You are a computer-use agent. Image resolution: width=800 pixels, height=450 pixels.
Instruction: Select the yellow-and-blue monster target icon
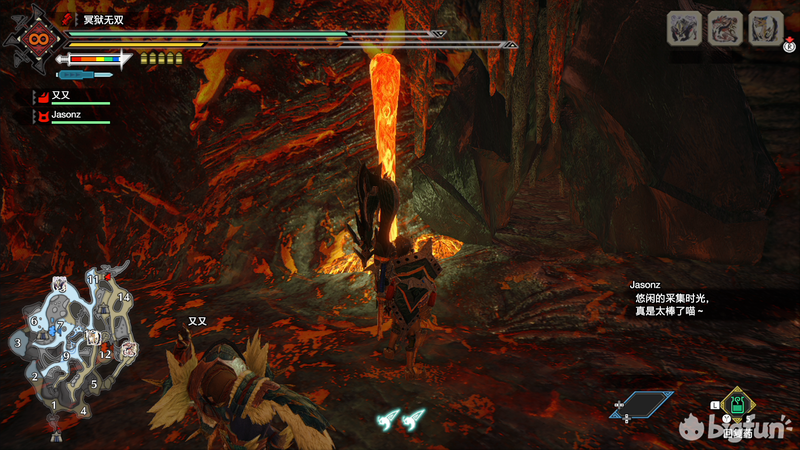(x=766, y=28)
